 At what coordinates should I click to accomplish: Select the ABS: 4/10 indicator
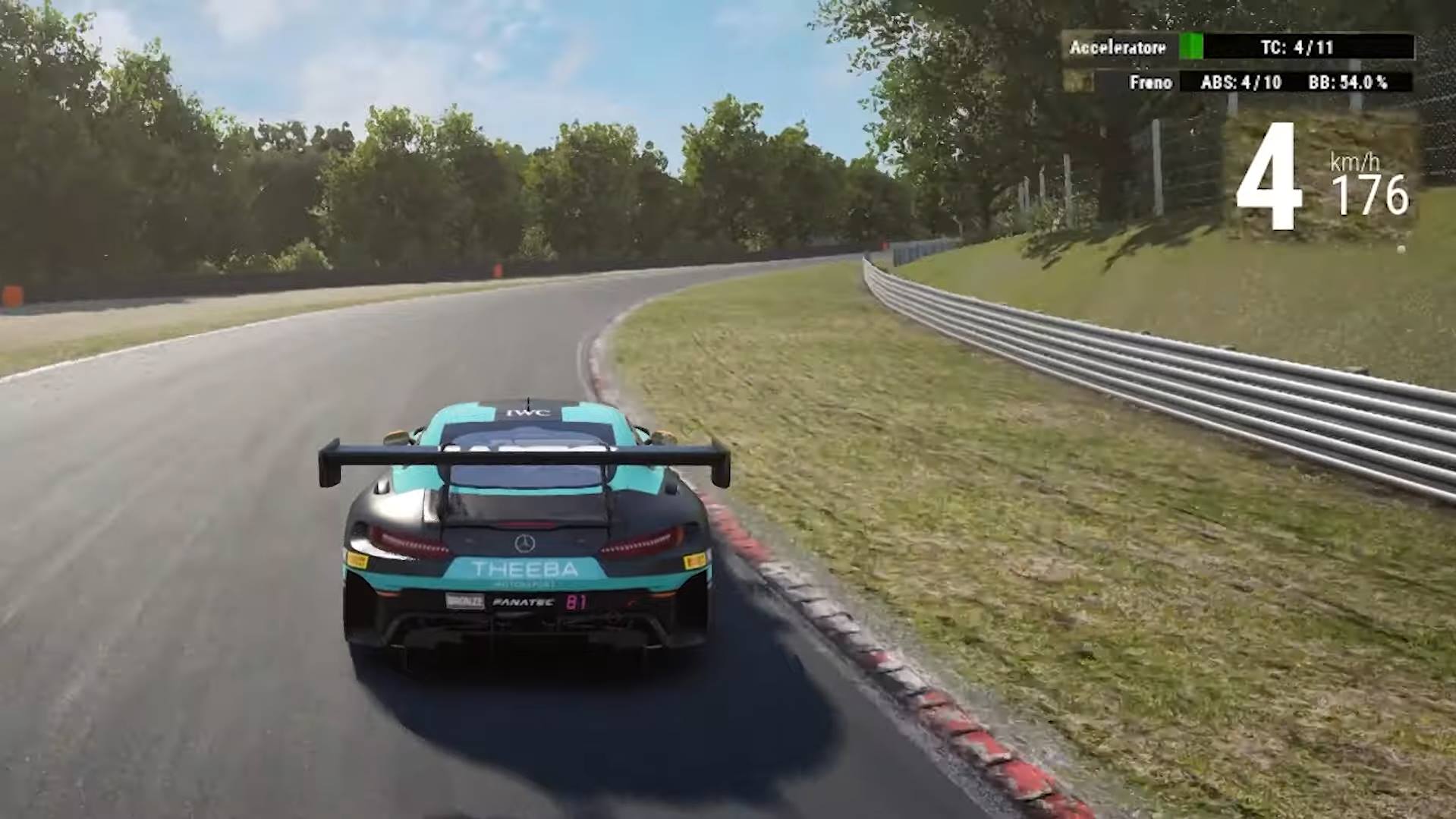tap(1237, 83)
